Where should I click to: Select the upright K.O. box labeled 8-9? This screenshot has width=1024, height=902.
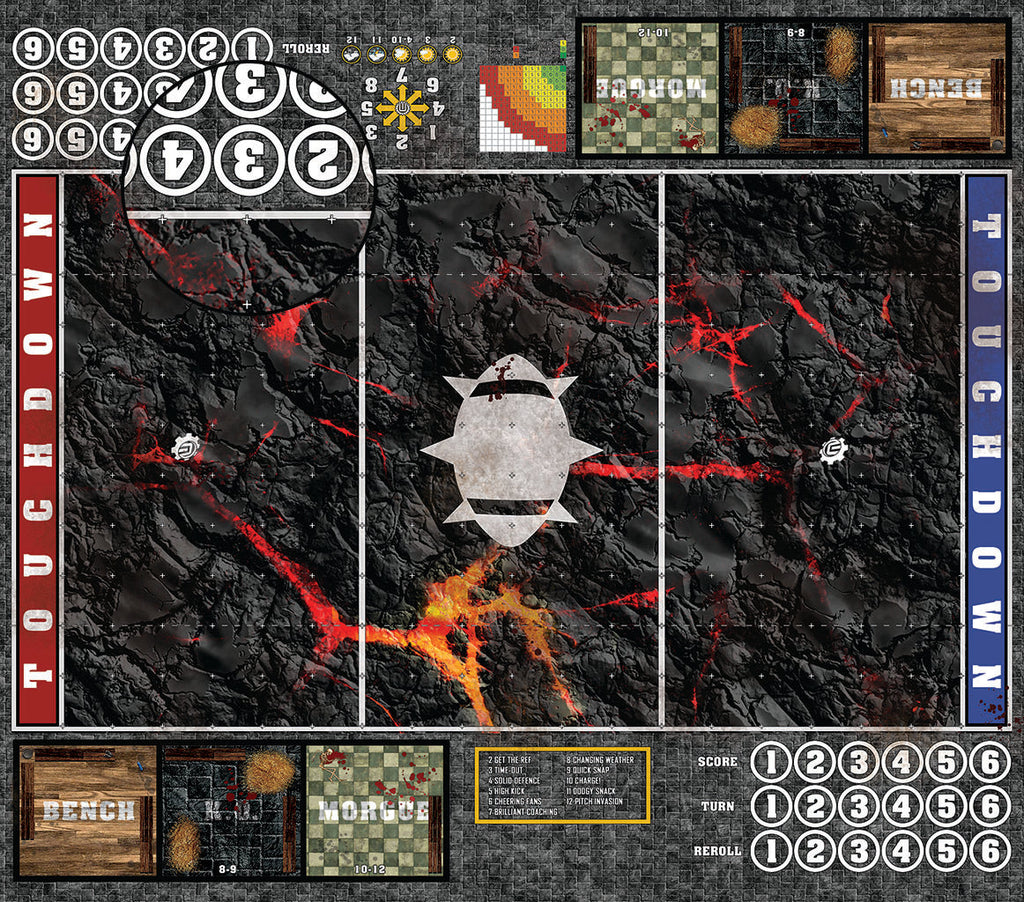[231, 809]
